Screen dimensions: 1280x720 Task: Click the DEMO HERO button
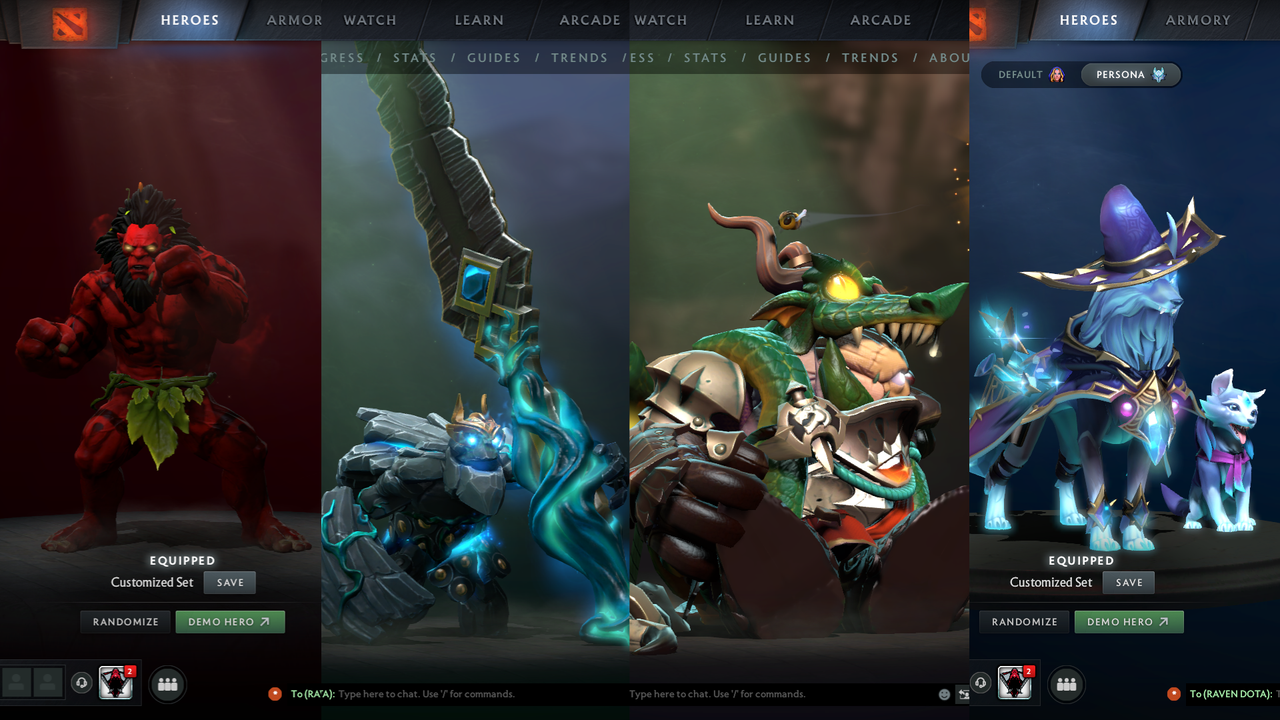(x=229, y=621)
